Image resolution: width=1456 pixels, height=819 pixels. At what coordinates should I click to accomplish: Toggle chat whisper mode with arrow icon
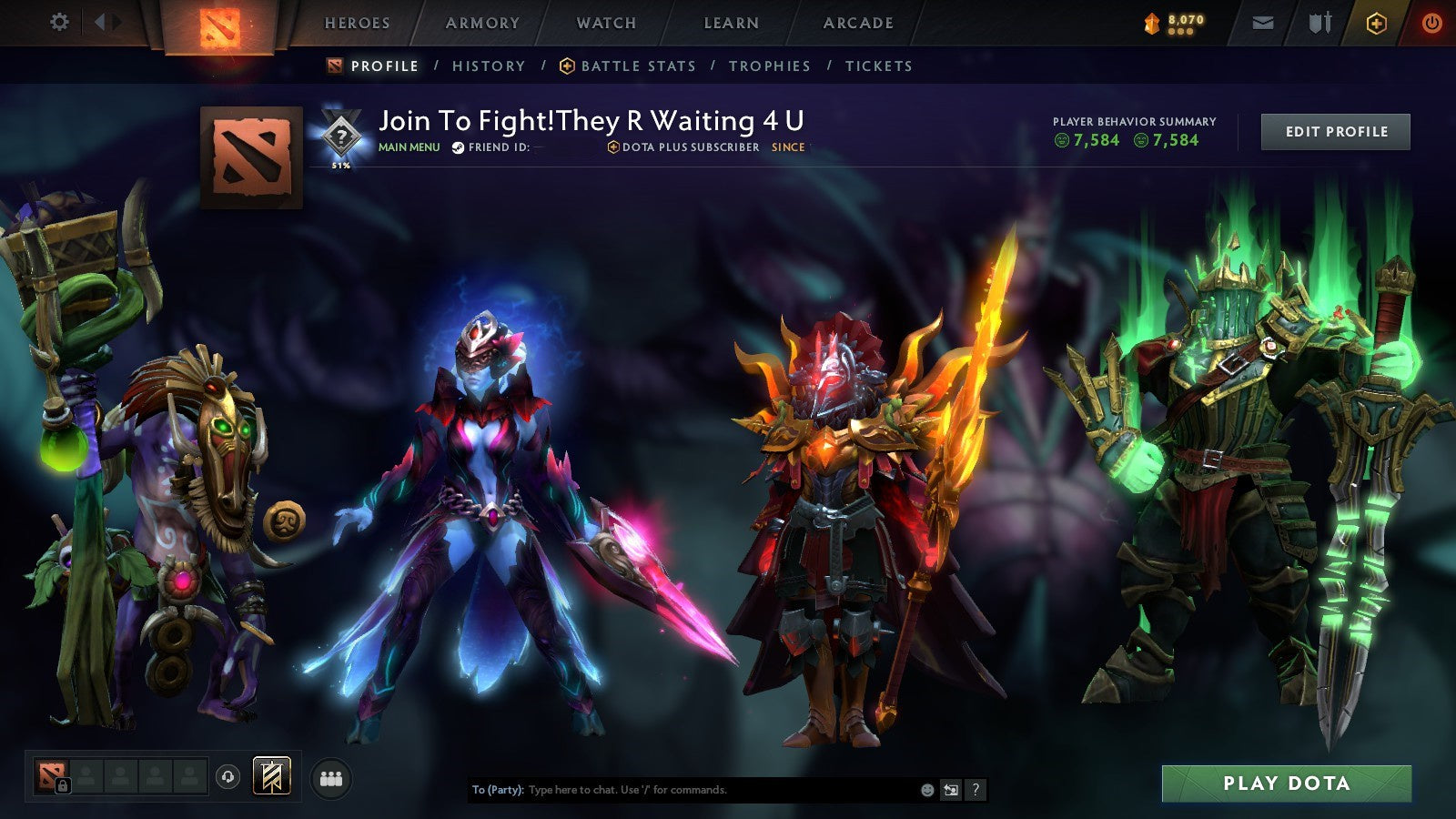point(949,791)
